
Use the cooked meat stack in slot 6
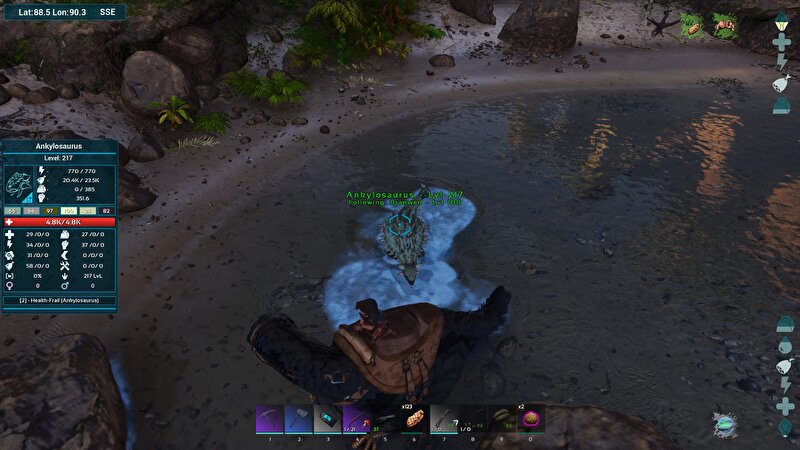click(414, 418)
